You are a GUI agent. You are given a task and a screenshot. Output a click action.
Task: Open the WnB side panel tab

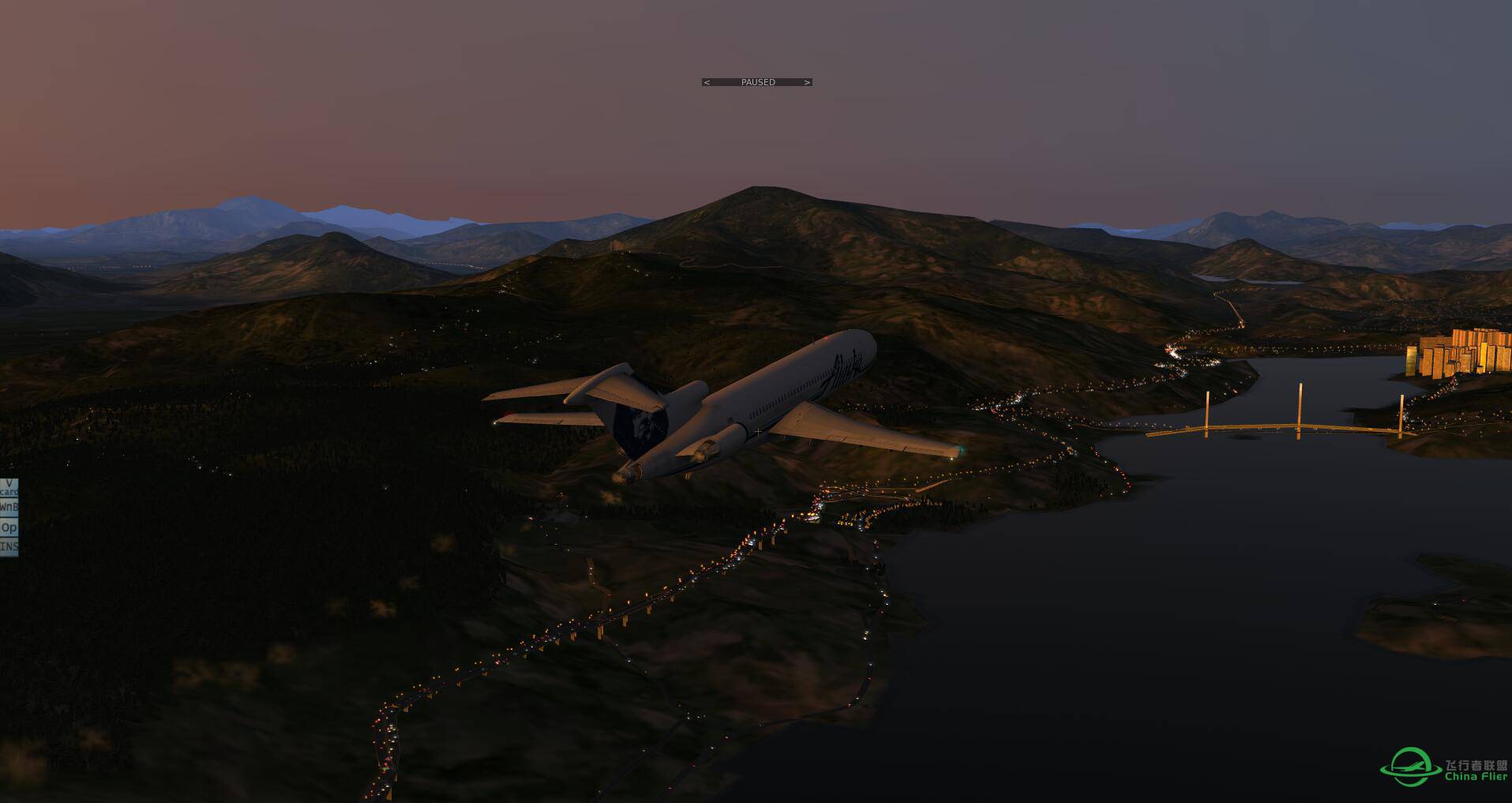9,507
